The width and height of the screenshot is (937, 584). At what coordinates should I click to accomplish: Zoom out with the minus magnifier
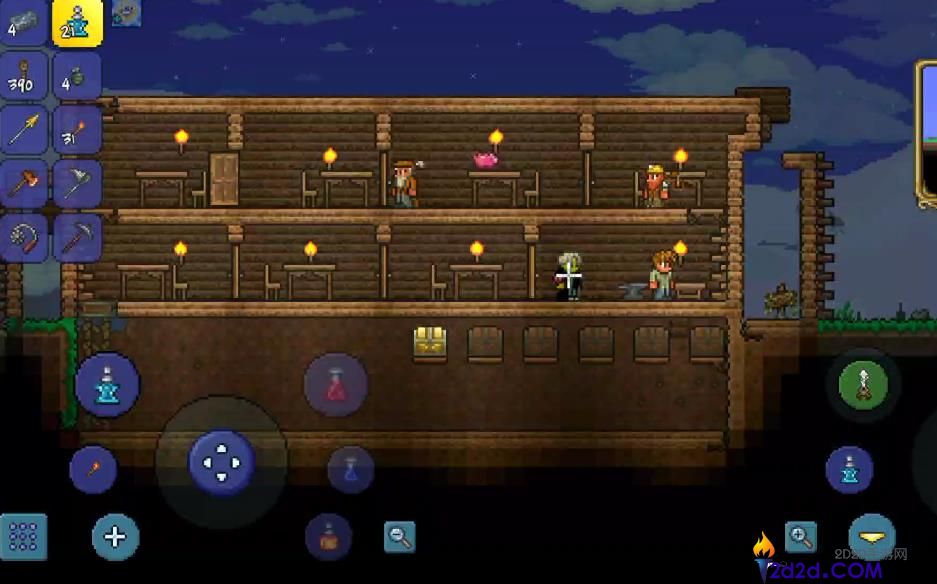[x=400, y=537]
